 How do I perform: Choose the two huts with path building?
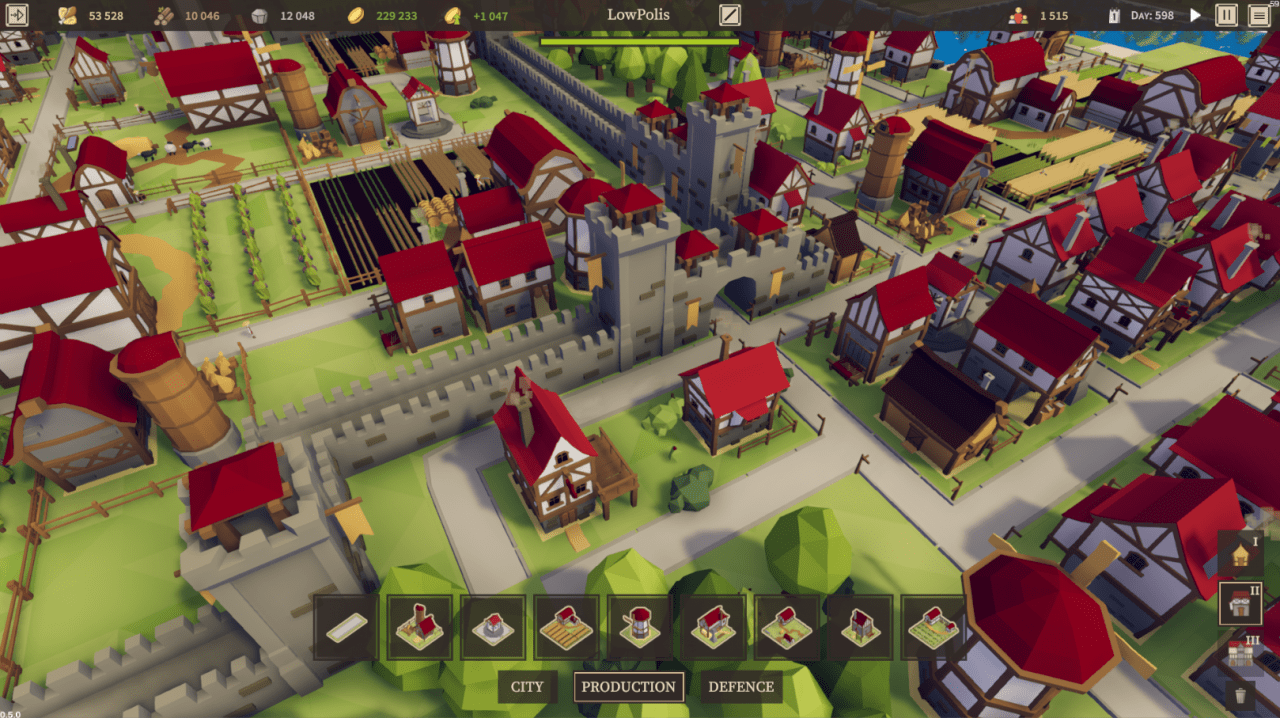787,628
